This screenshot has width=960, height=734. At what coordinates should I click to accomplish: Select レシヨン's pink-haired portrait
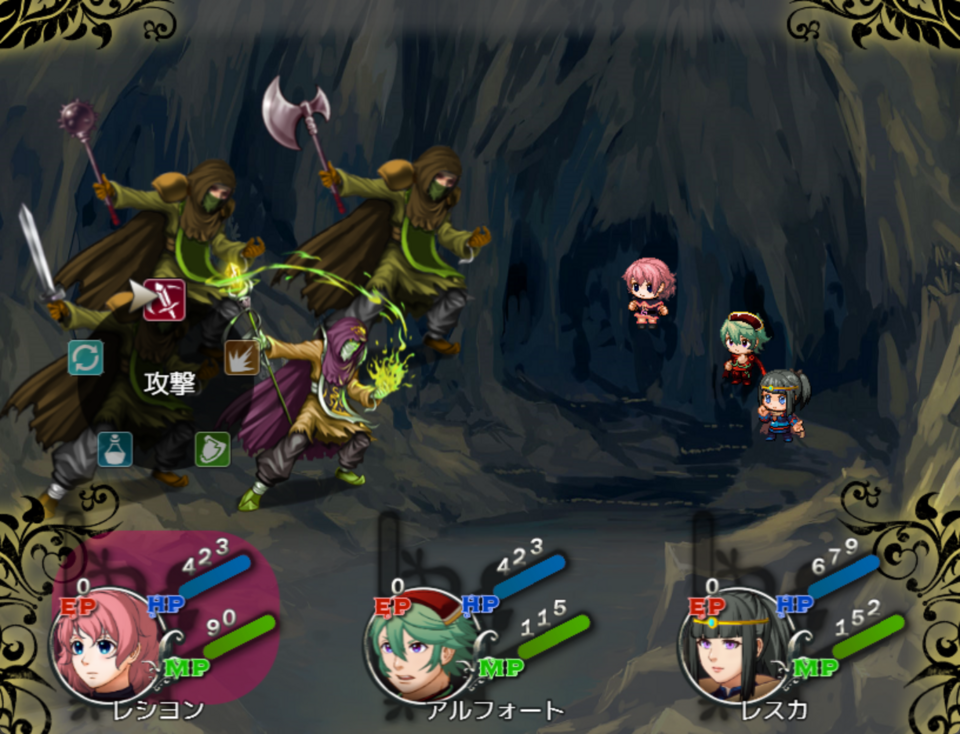click(98, 646)
